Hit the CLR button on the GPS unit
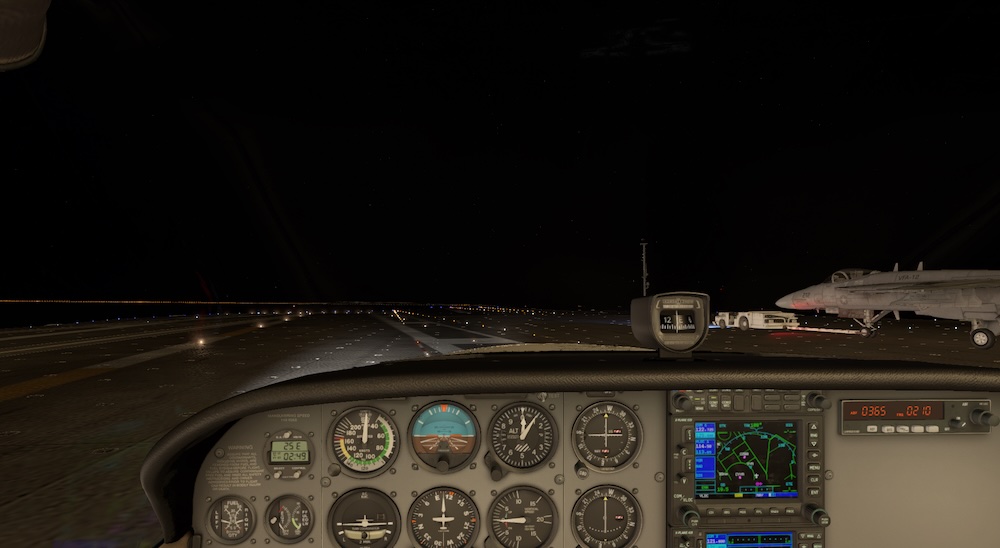 point(814,480)
